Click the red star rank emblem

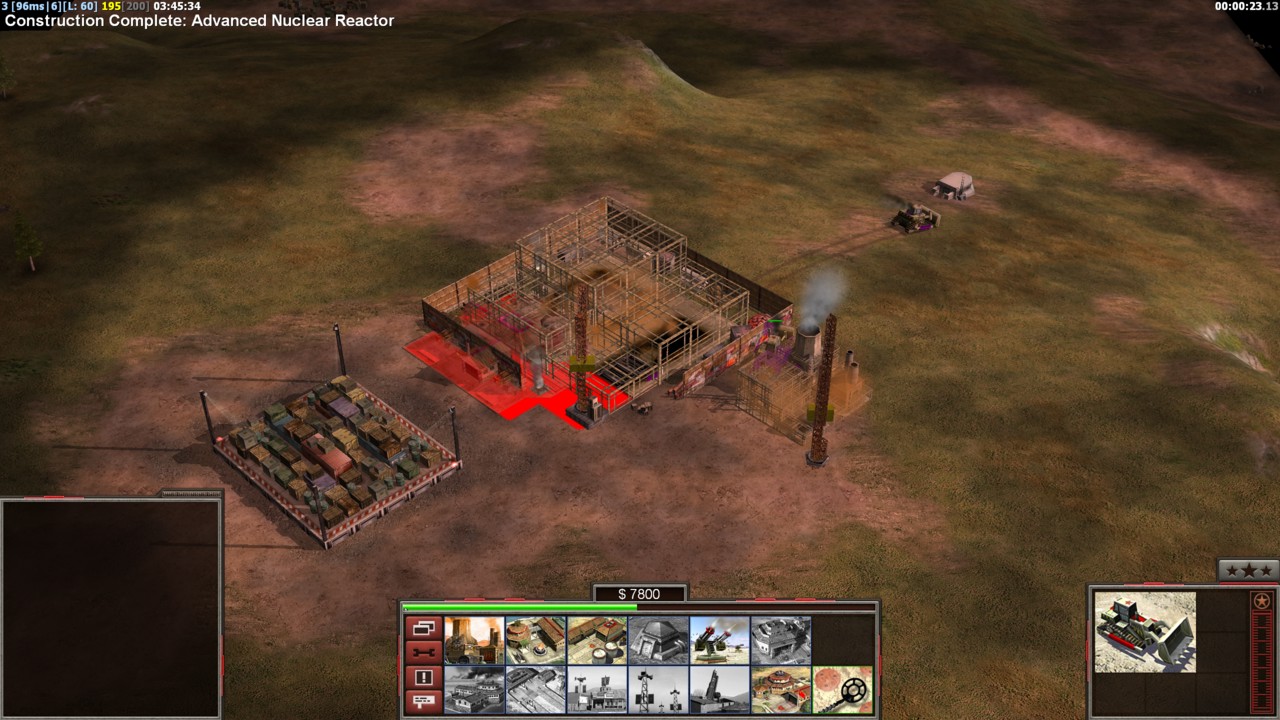coord(1261,601)
